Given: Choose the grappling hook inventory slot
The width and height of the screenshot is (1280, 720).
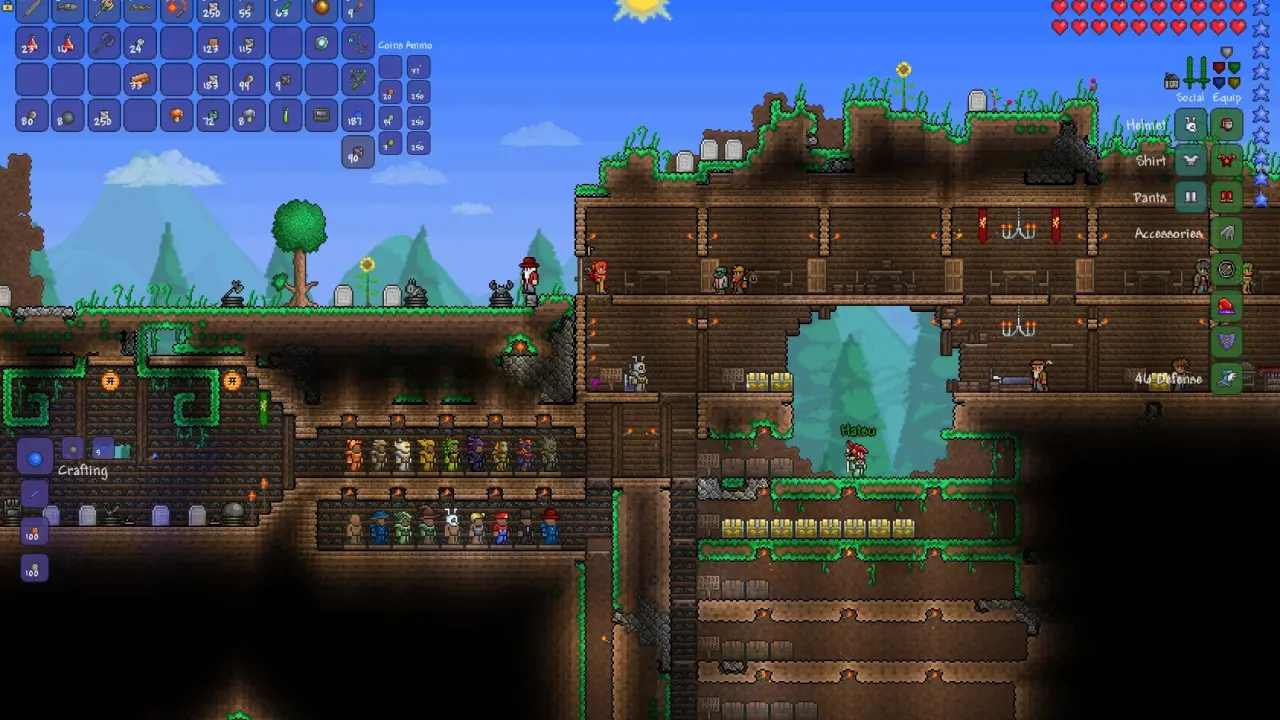Looking at the screenshot, I should pyautogui.click(x=357, y=44).
